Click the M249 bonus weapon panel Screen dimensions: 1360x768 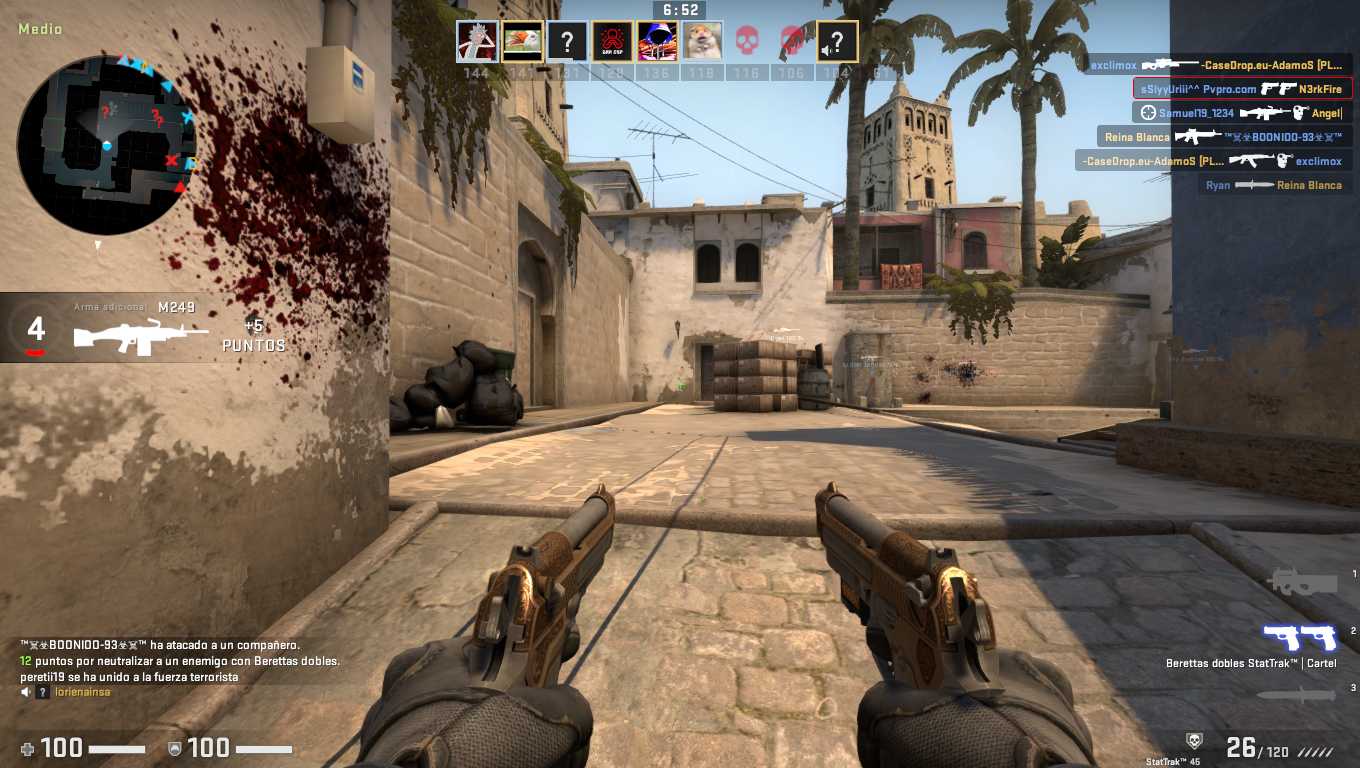click(150, 328)
